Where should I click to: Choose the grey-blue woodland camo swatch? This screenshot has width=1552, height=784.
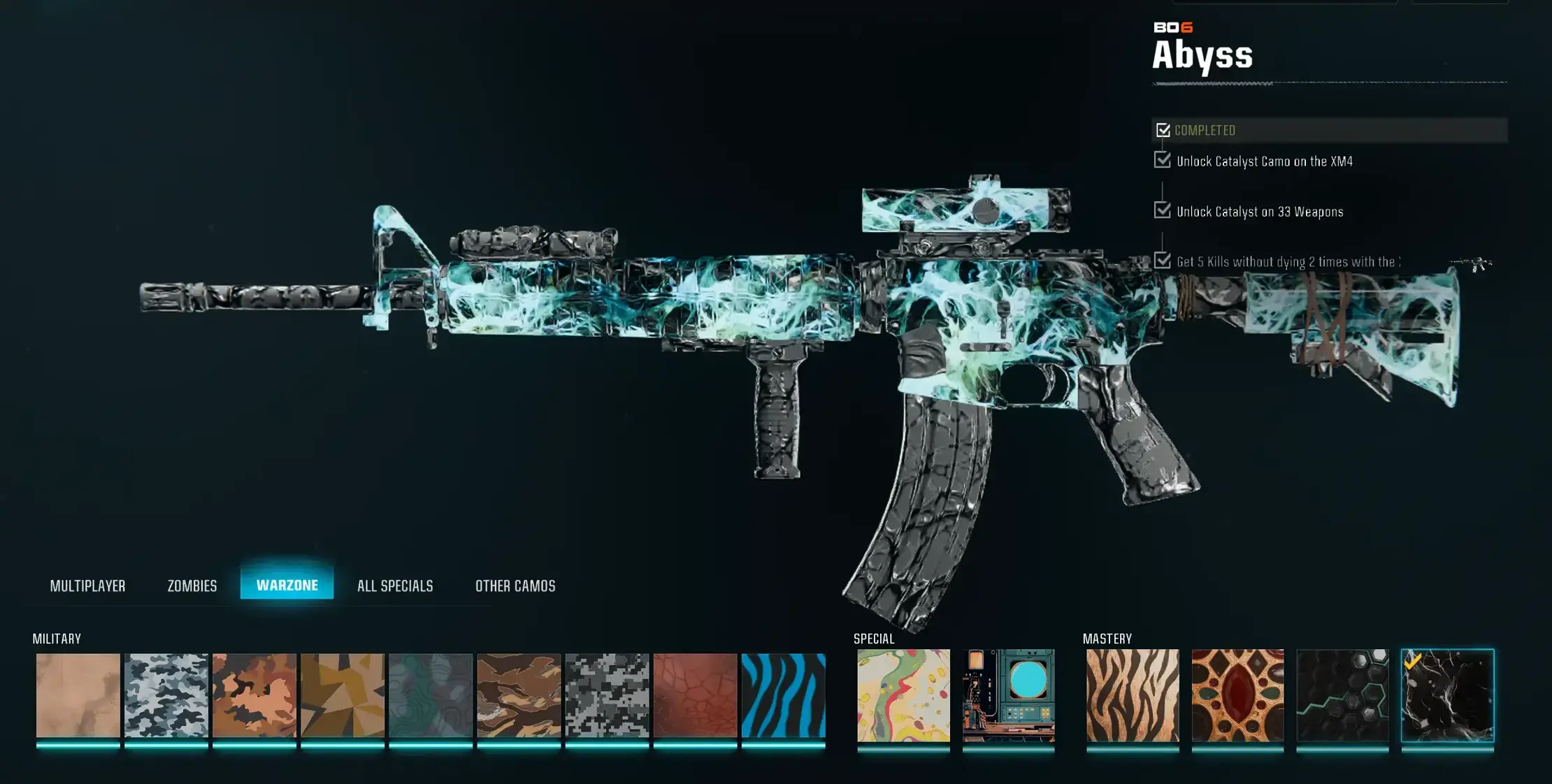pos(166,695)
